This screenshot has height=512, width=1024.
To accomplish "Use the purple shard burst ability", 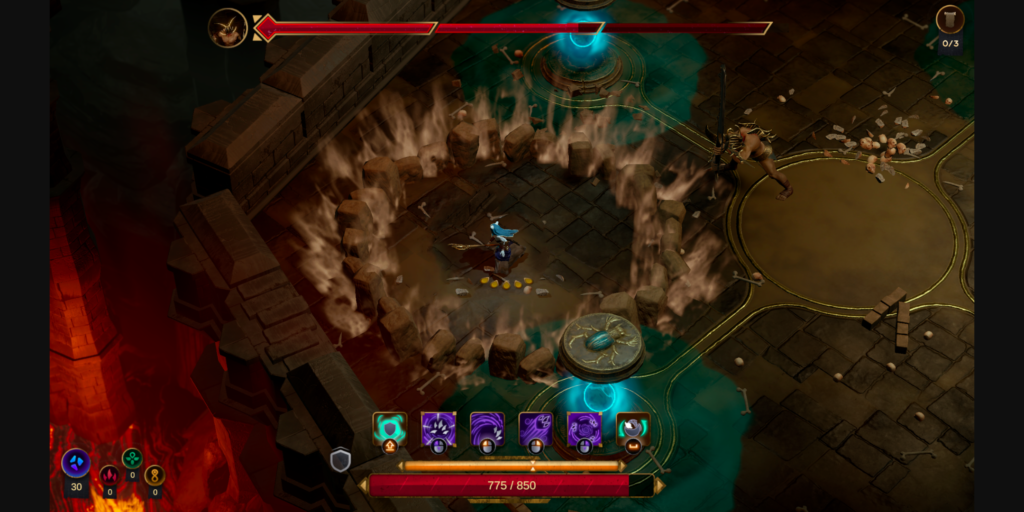I will [x=438, y=429].
